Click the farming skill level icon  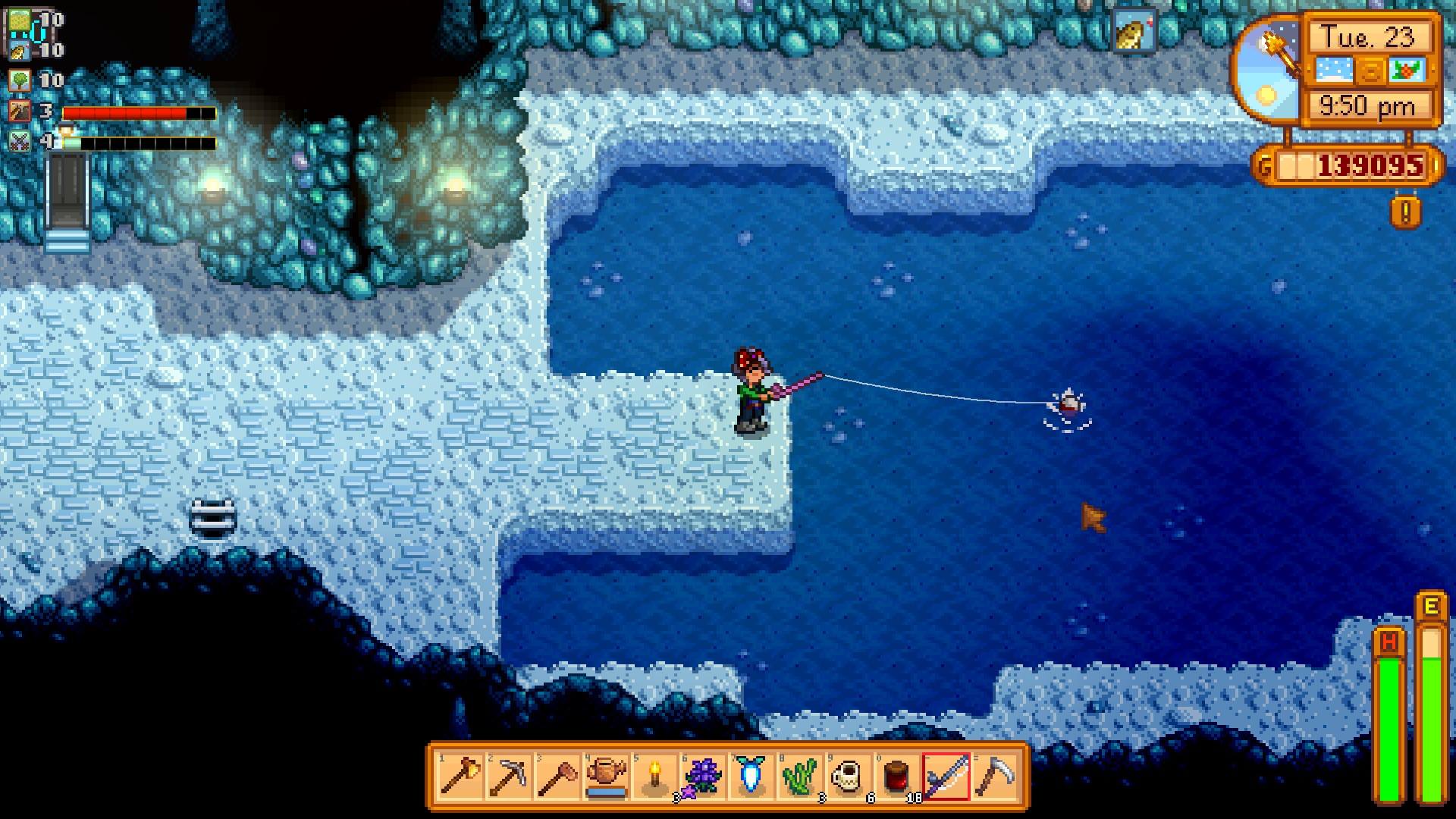tap(20, 20)
